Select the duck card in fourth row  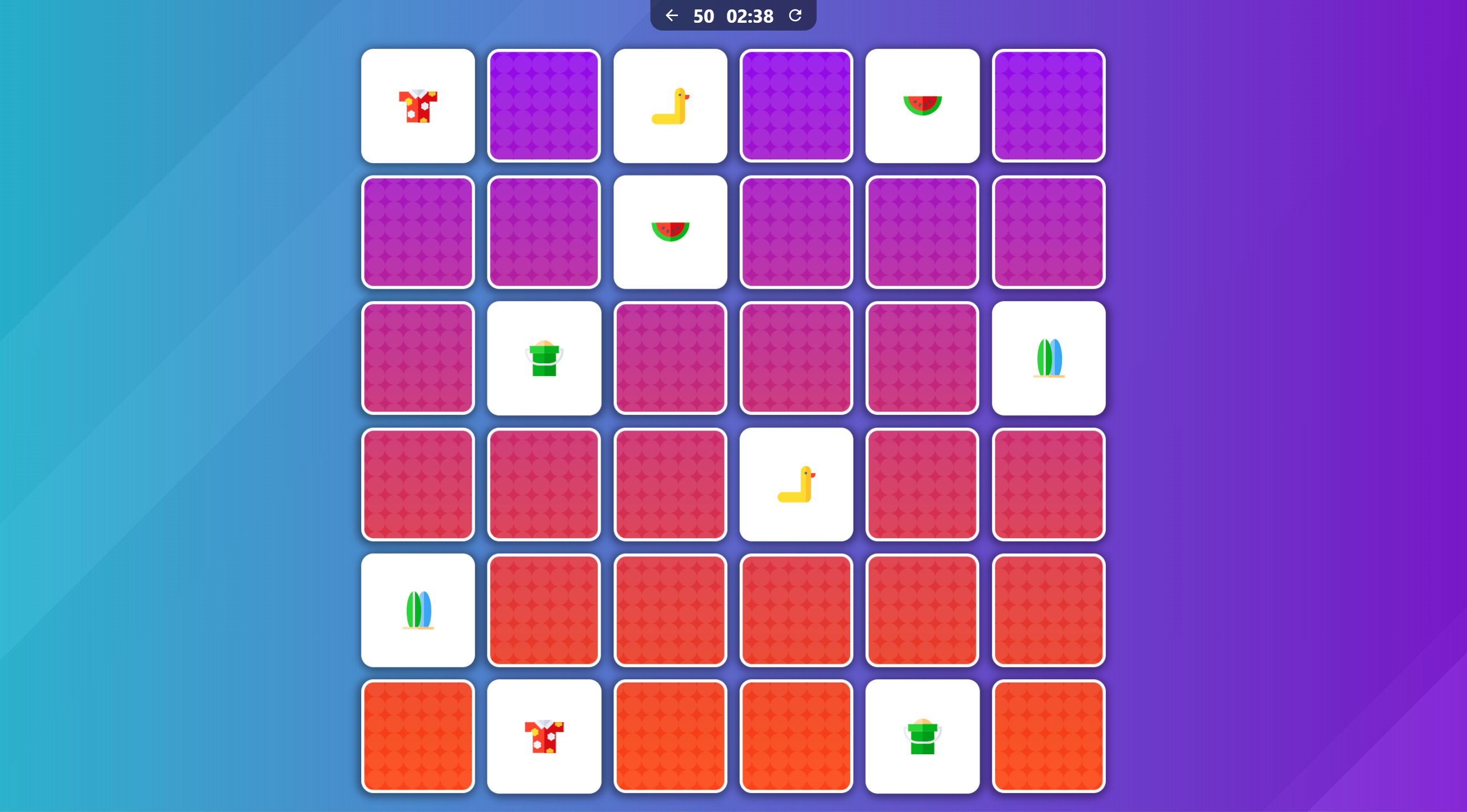(x=796, y=484)
